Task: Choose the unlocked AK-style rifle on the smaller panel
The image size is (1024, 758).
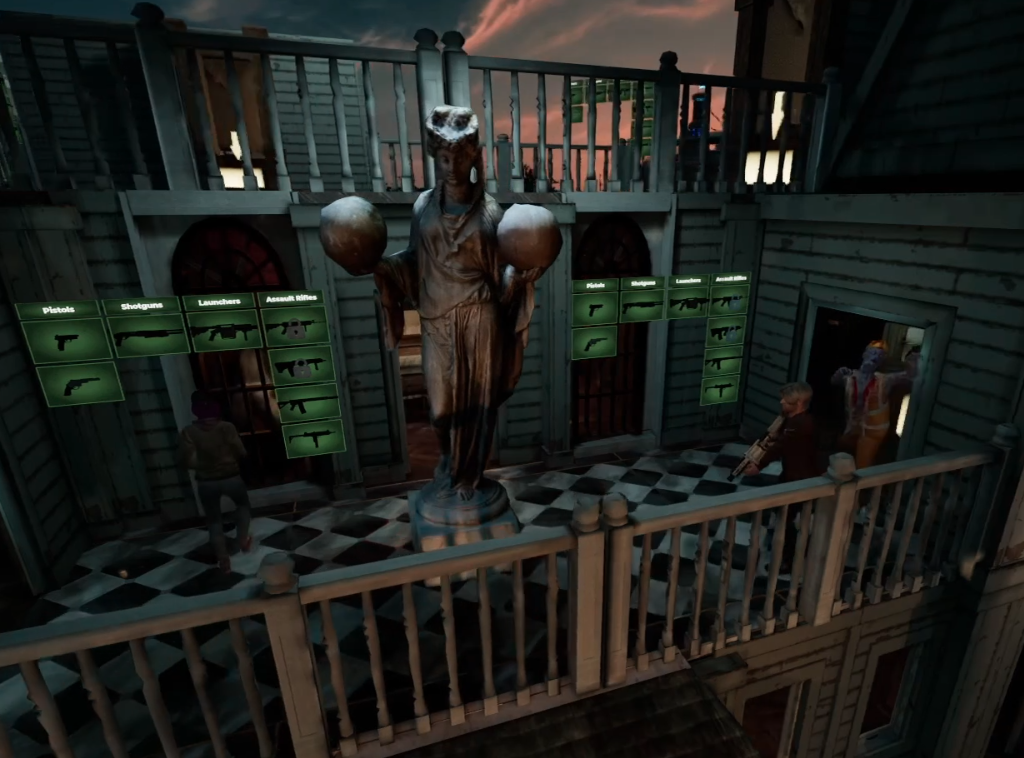Action: (721, 361)
